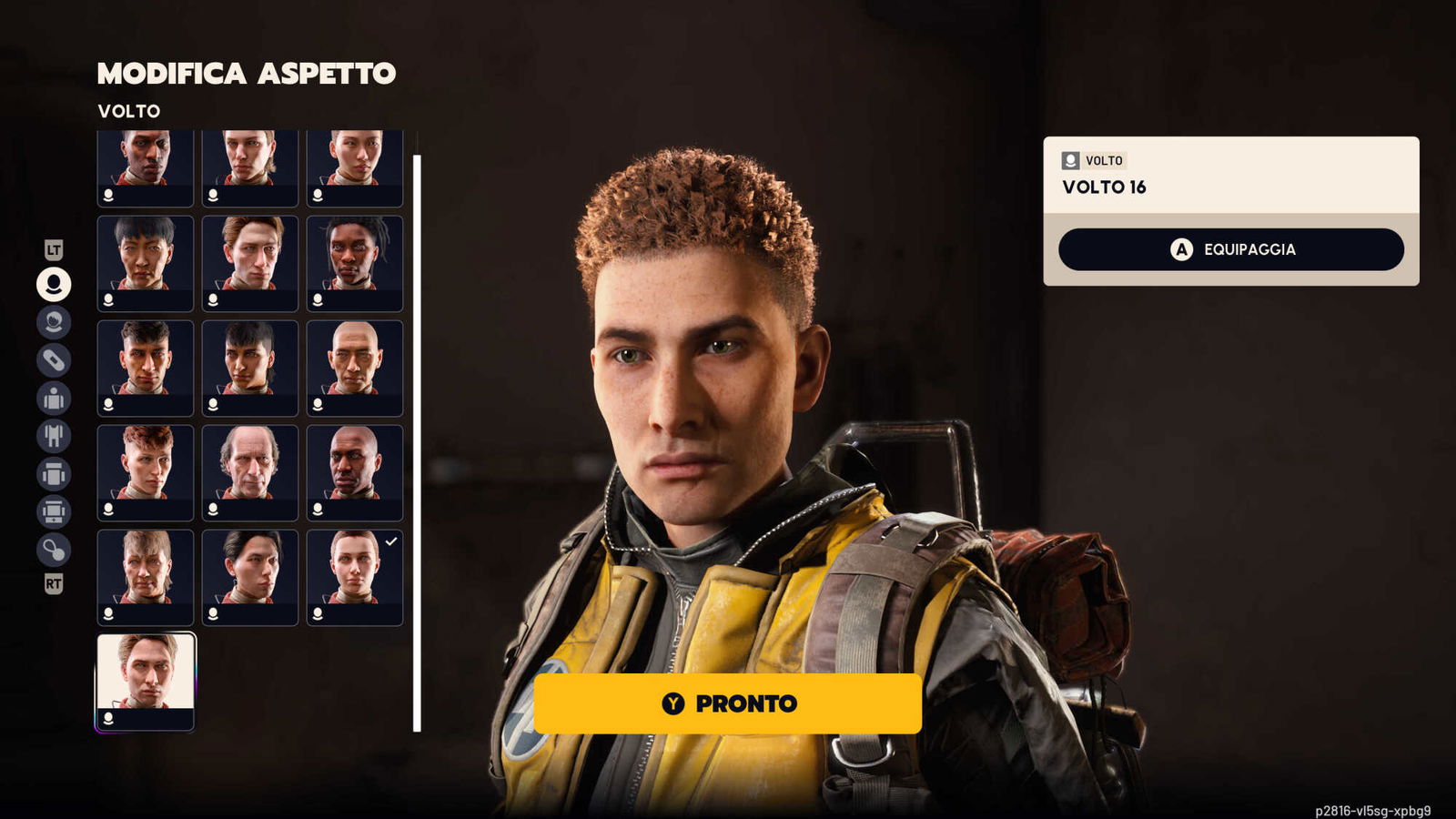Select the bald light-skinned man face
1456x819 pixels.
[x=355, y=368]
